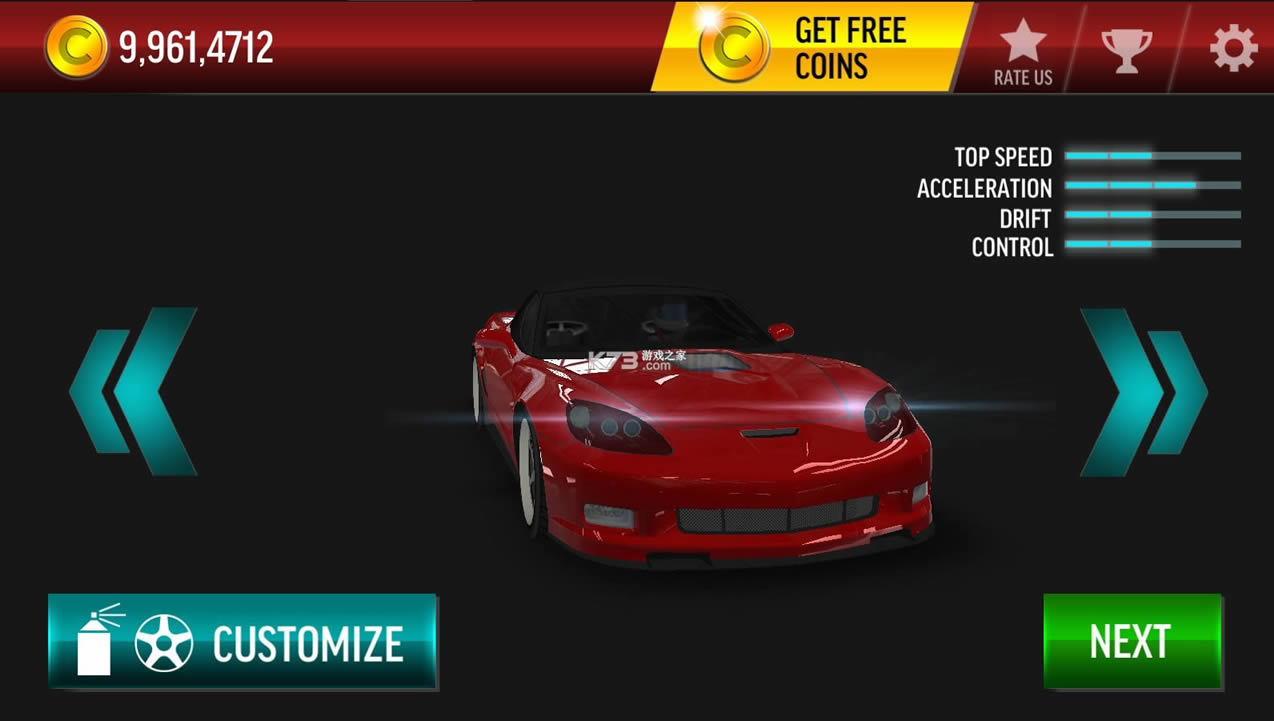1274x721 pixels.
Task: Continue with the green Next button
Action: 1131,641
